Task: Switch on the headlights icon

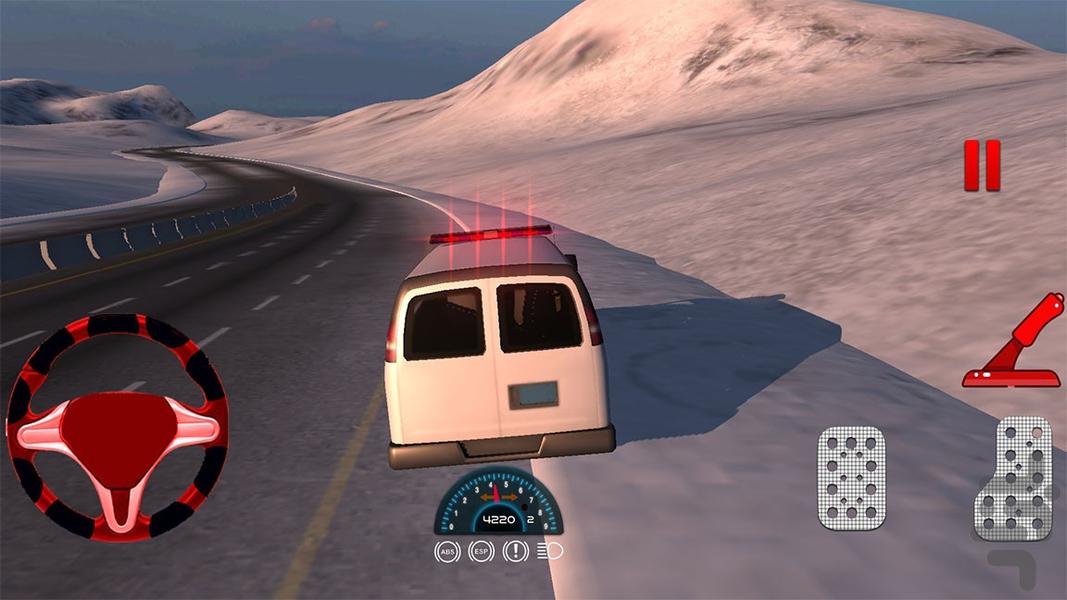Action: (x=549, y=551)
